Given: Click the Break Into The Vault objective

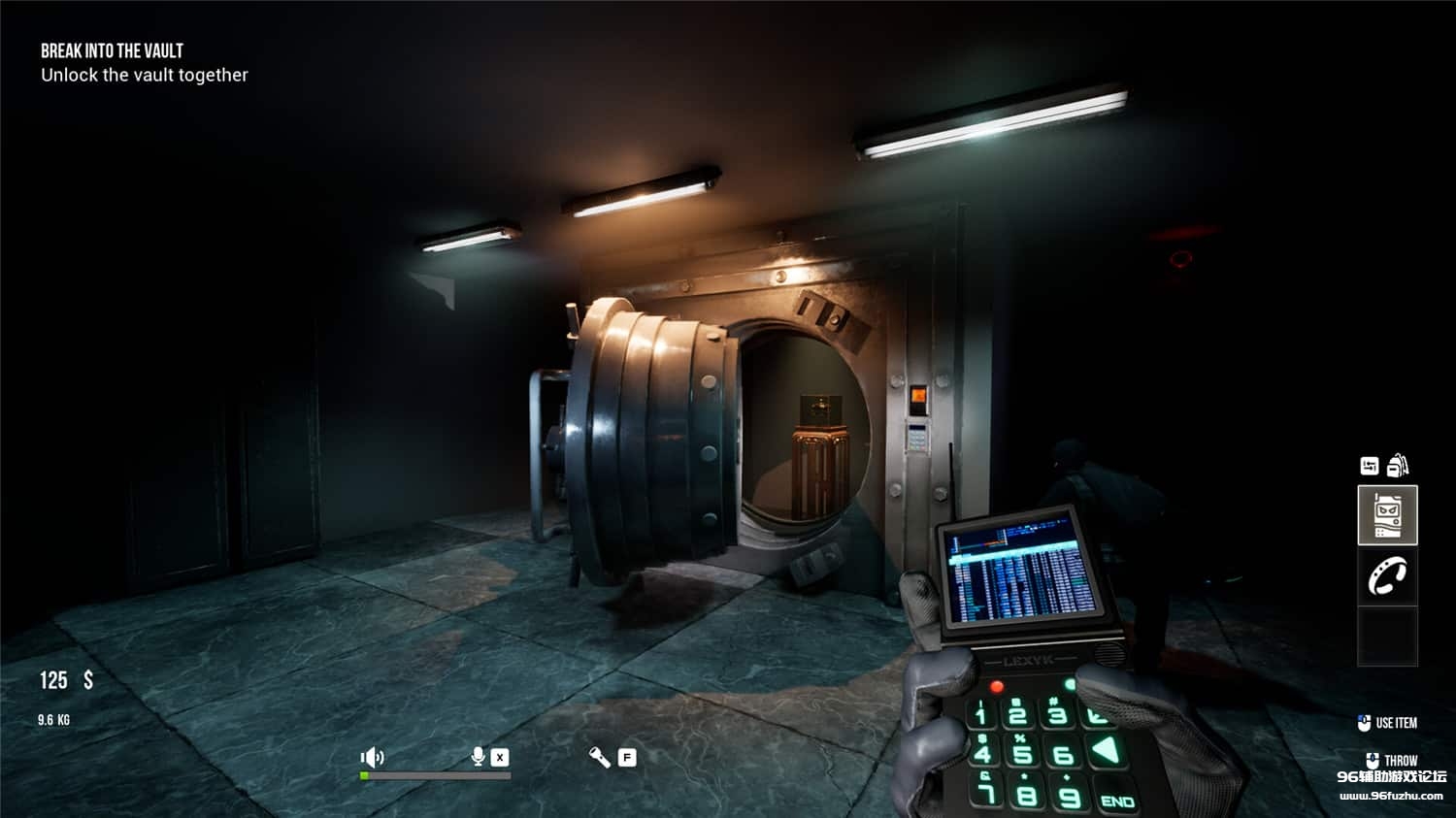Looking at the screenshot, I should (112, 51).
